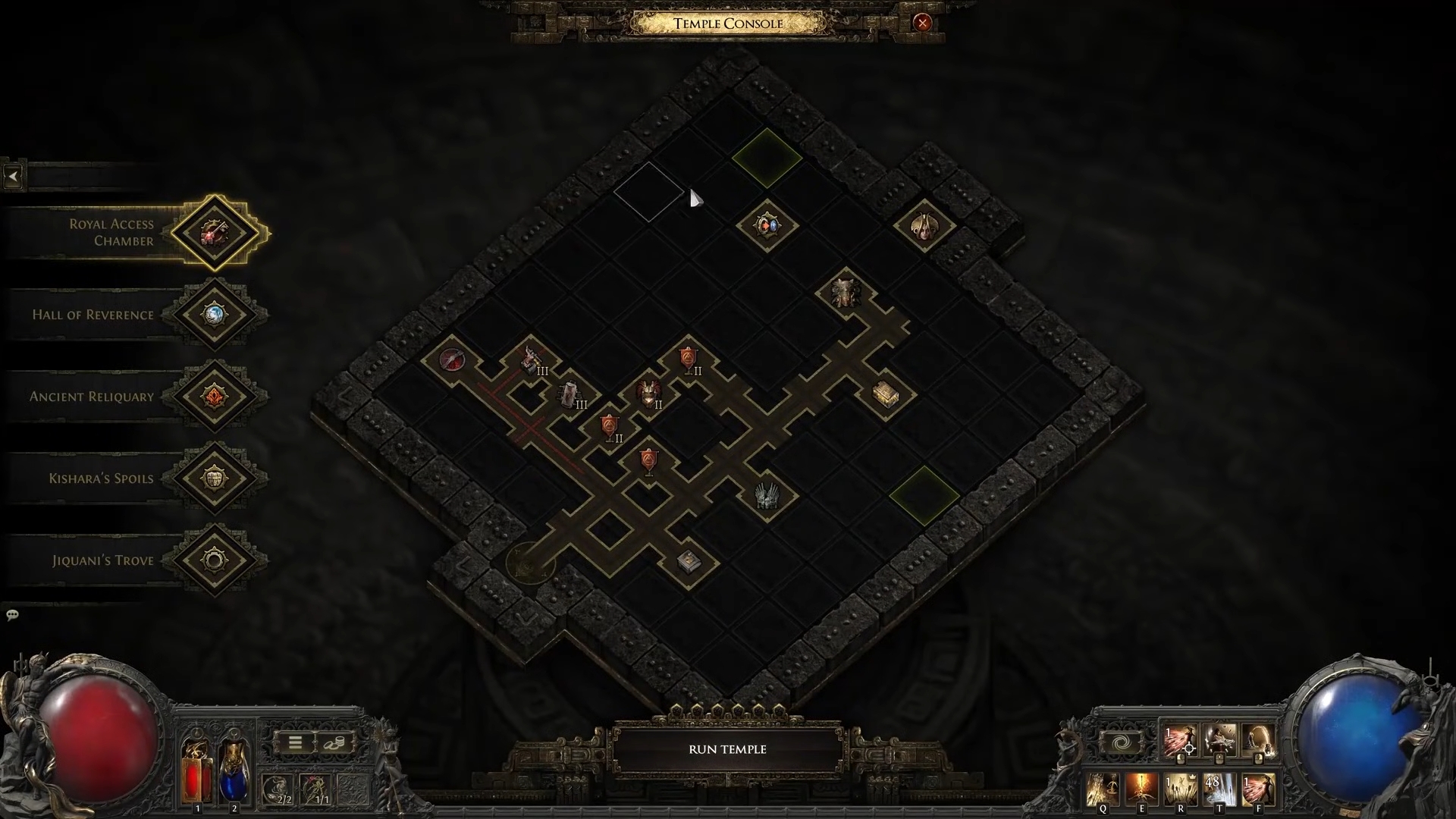Activate the fiery arrow skill on E

point(1141,789)
